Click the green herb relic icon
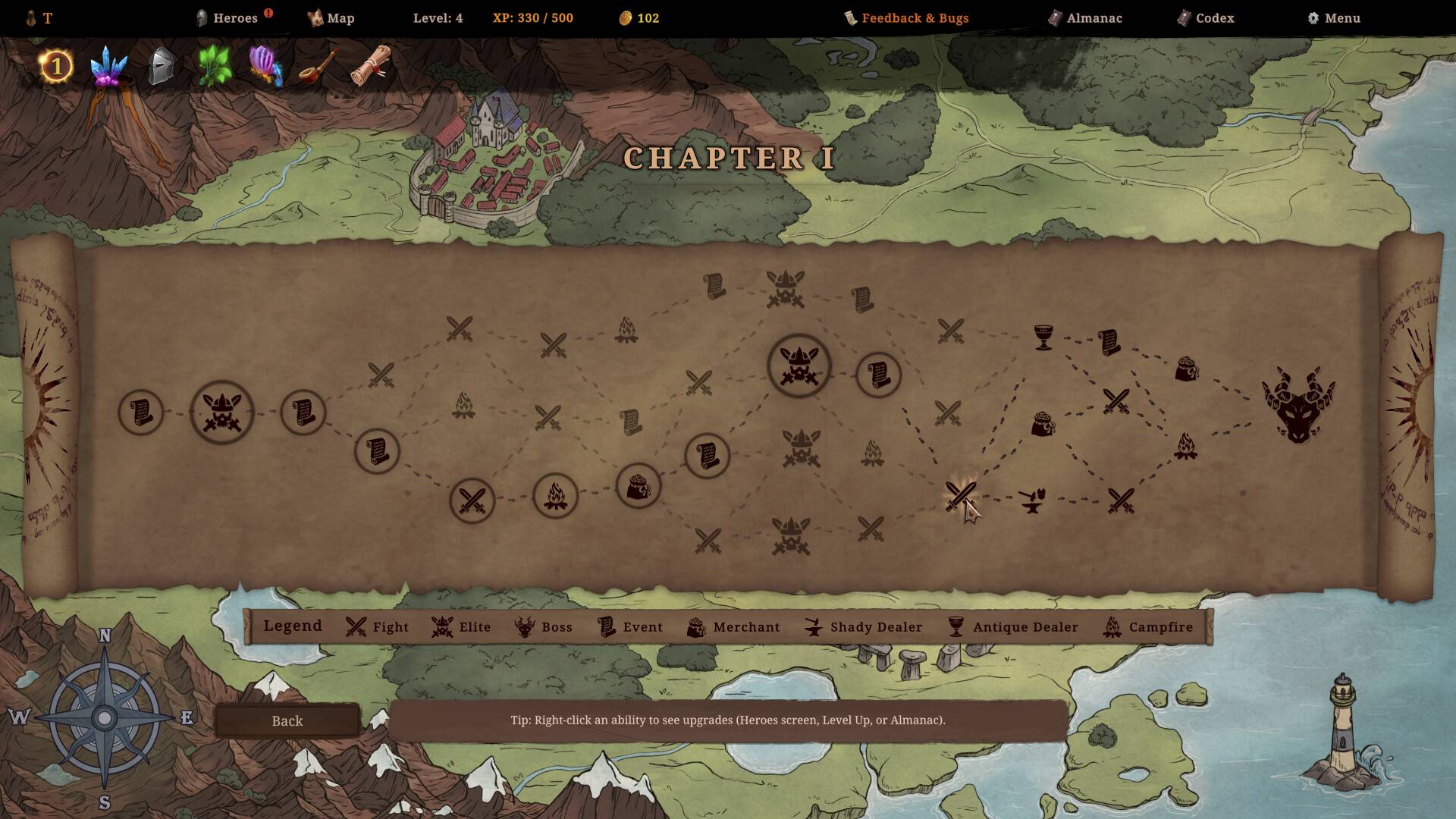The width and height of the screenshot is (1456, 819). coord(213,67)
